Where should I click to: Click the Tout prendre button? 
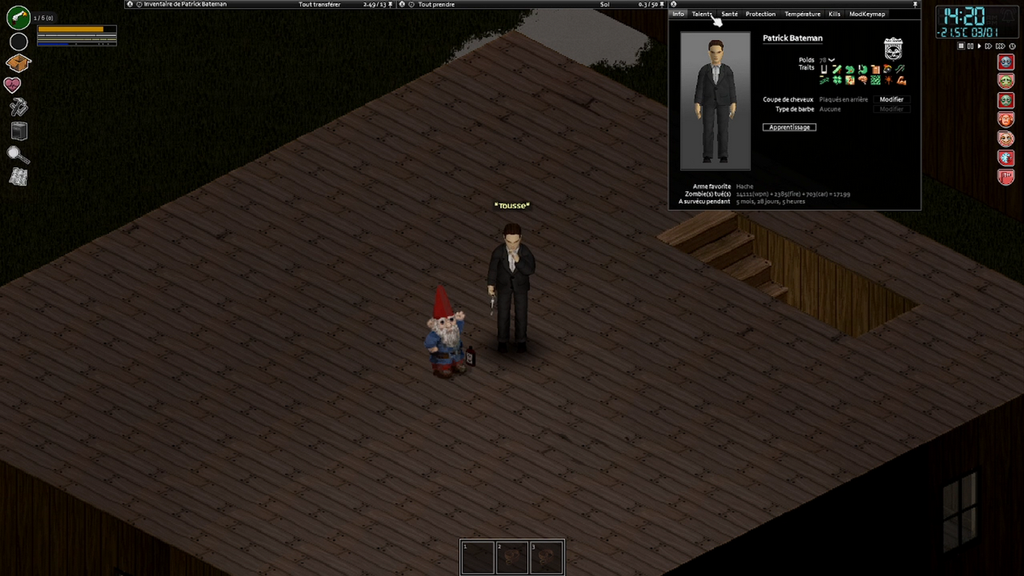[437, 4]
